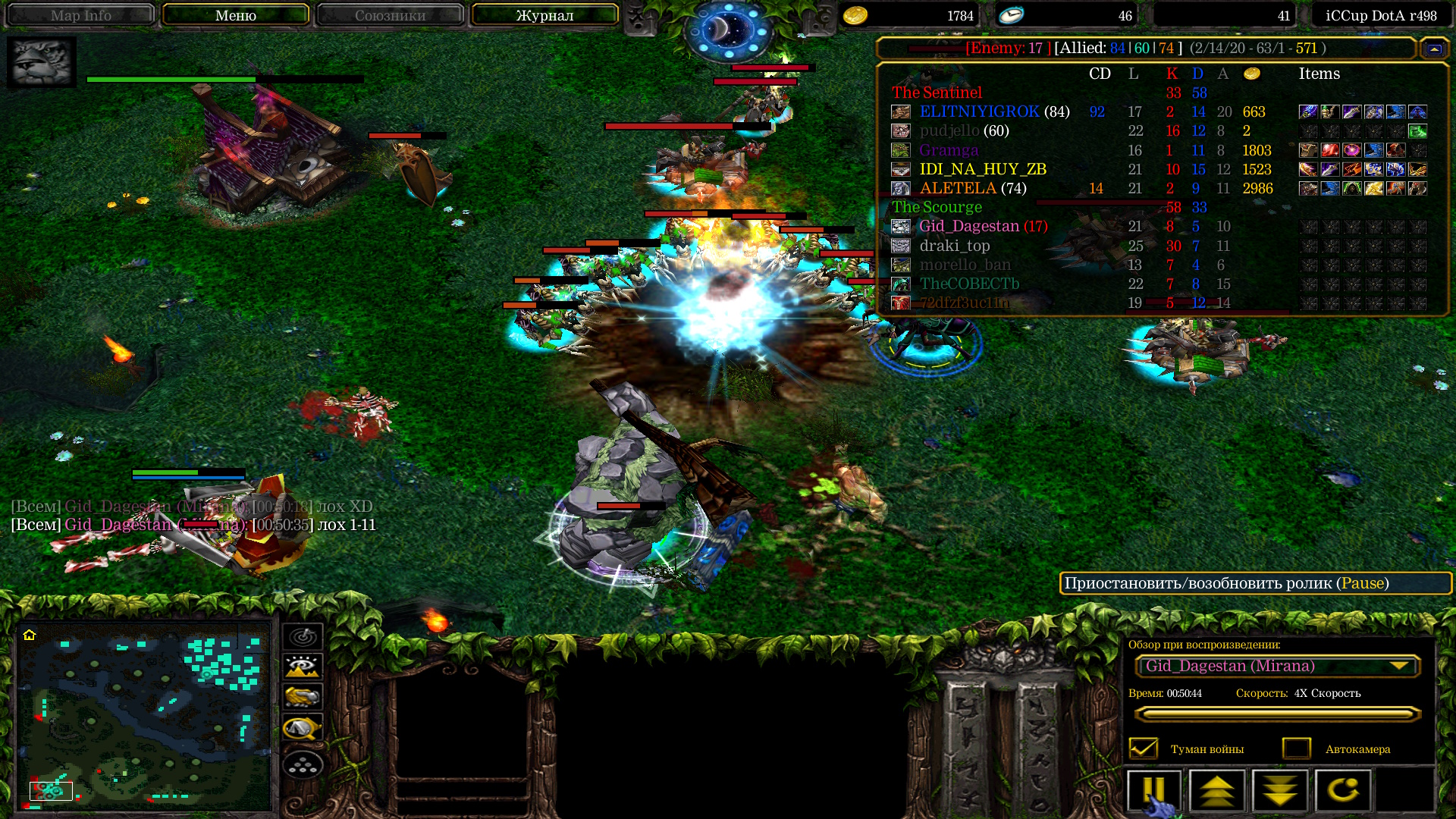The width and height of the screenshot is (1456, 819).
Task: Toggle minimap ally color mode handshake icon
Action: tap(303, 697)
